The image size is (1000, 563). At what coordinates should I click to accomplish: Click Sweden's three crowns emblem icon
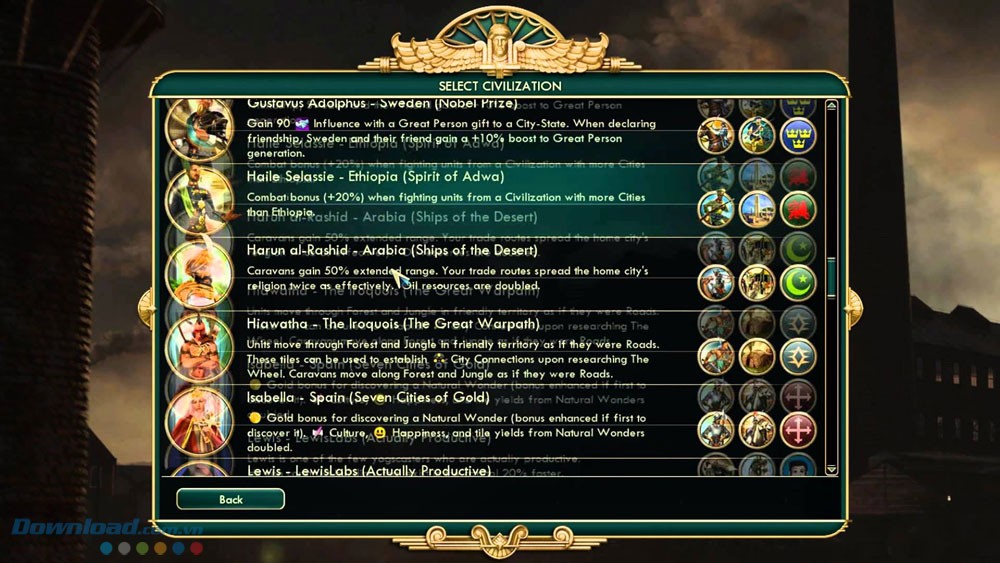click(798, 135)
